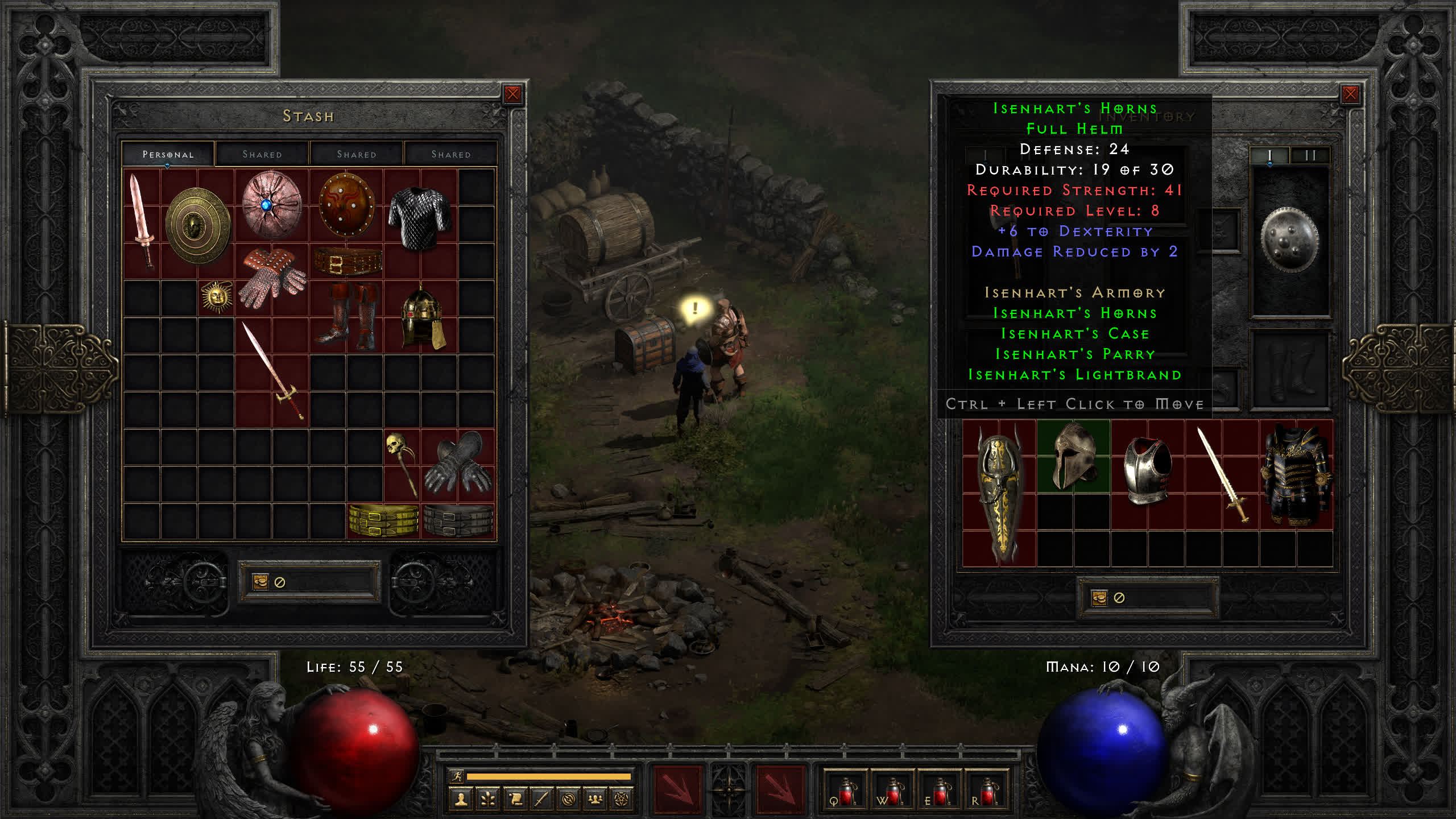Pick up the black and gold plate armor
Image resolution: width=1456 pixels, height=819 pixels.
point(1296,475)
